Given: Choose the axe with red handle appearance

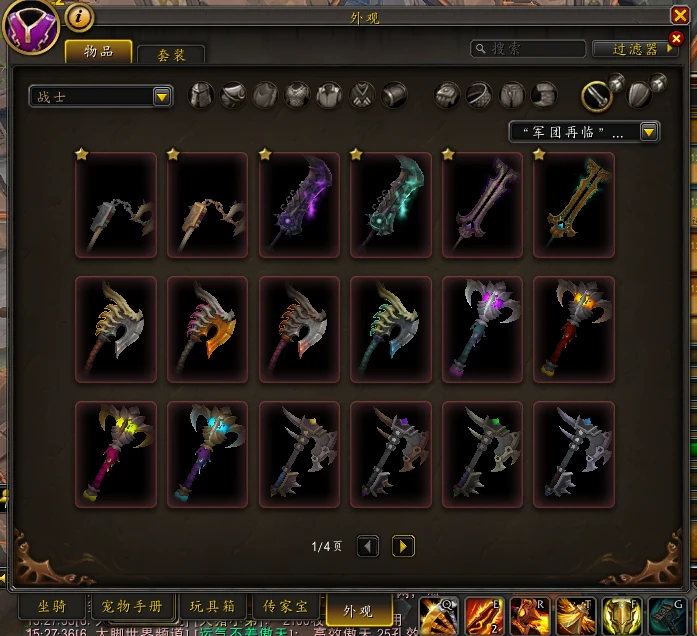Looking at the screenshot, I should pyautogui.click(x=574, y=329).
